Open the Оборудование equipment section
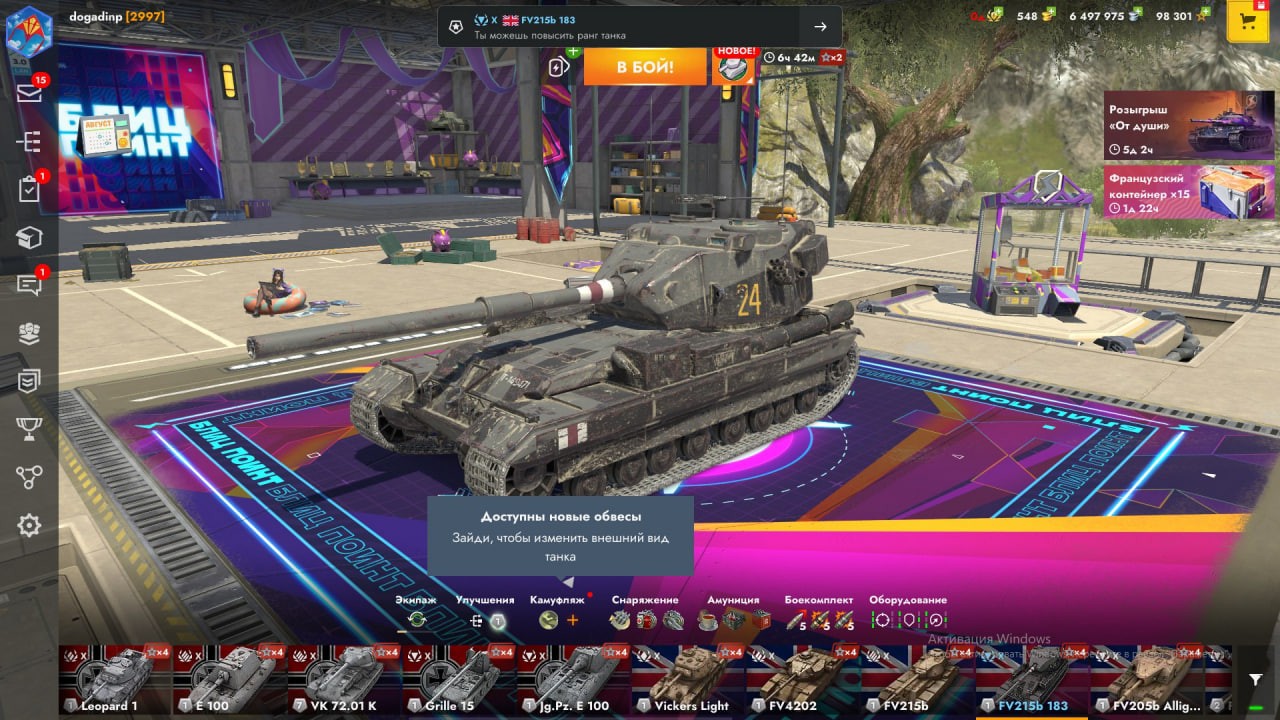This screenshot has height=720, width=1280. 908,619
